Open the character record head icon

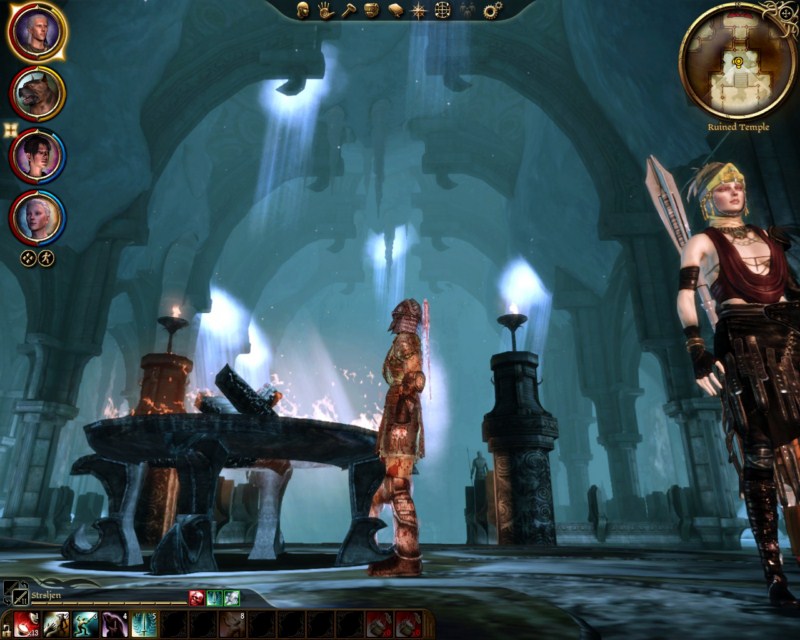(x=302, y=10)
